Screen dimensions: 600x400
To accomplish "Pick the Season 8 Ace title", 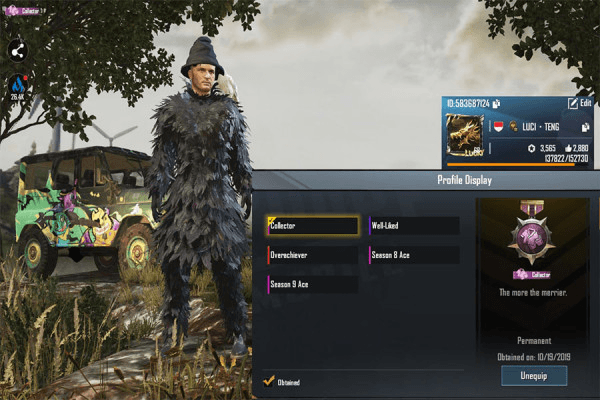I will [414, 255].
